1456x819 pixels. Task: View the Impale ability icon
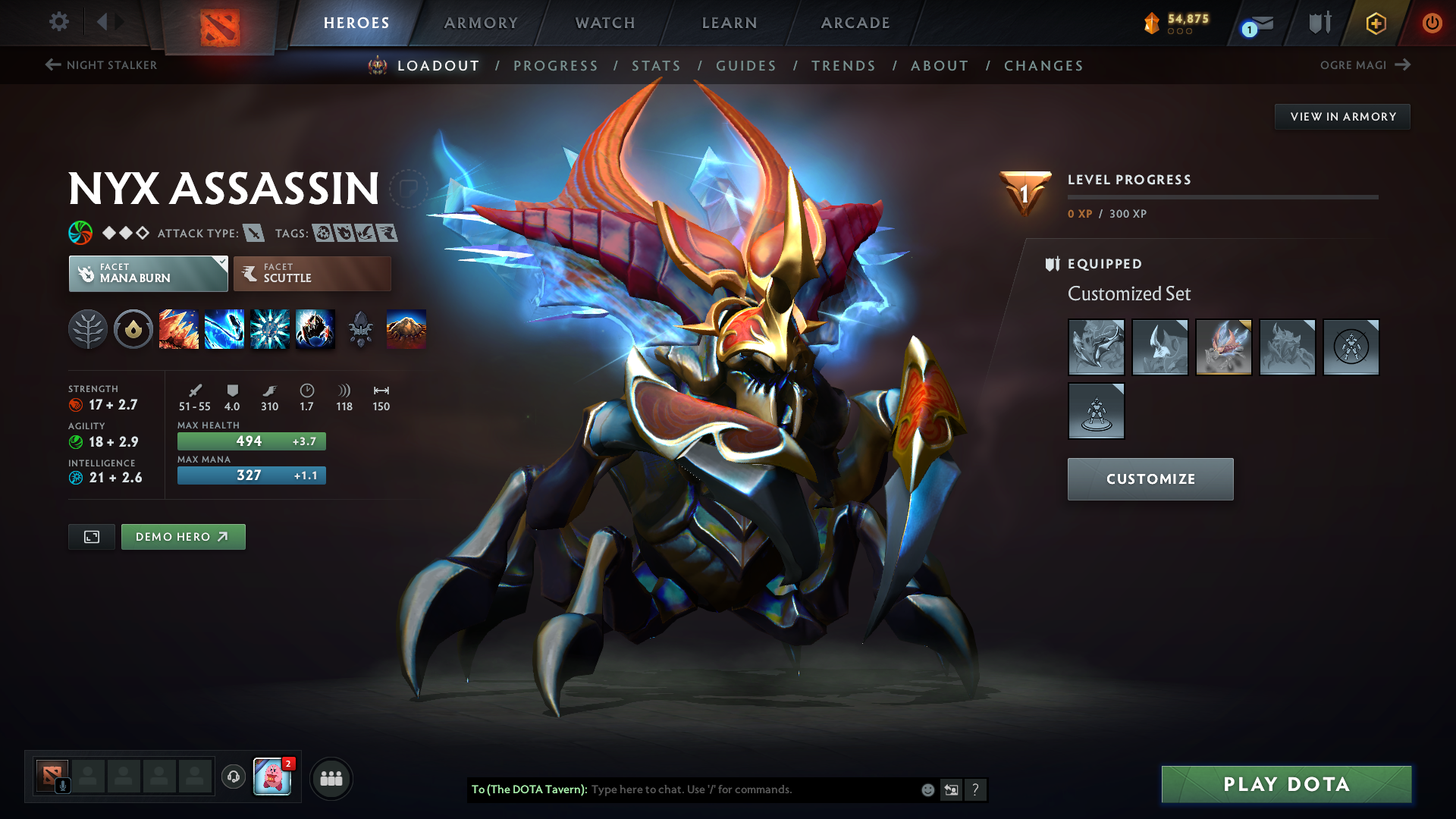(179, 329)
